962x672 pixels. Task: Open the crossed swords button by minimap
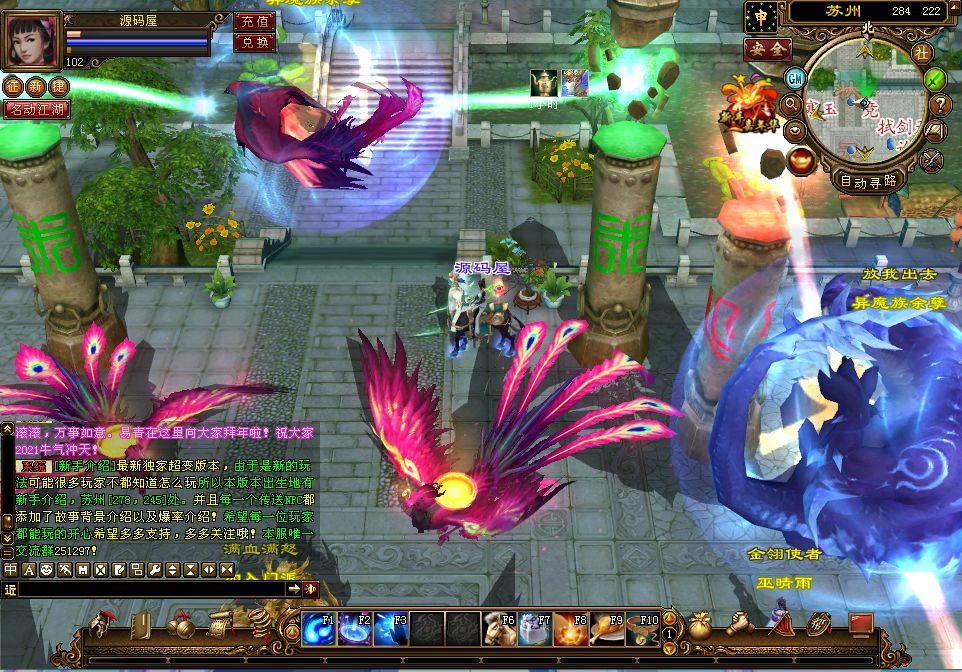point(932,159)
